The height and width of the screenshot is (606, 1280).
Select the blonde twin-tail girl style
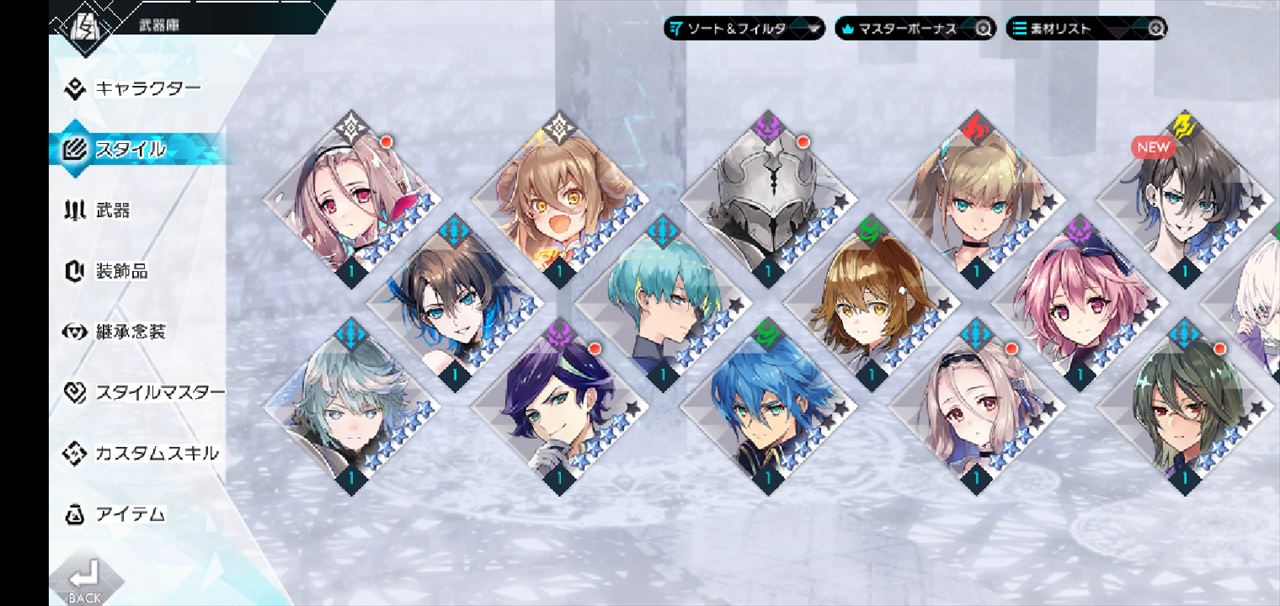click(x=975, y=205)
